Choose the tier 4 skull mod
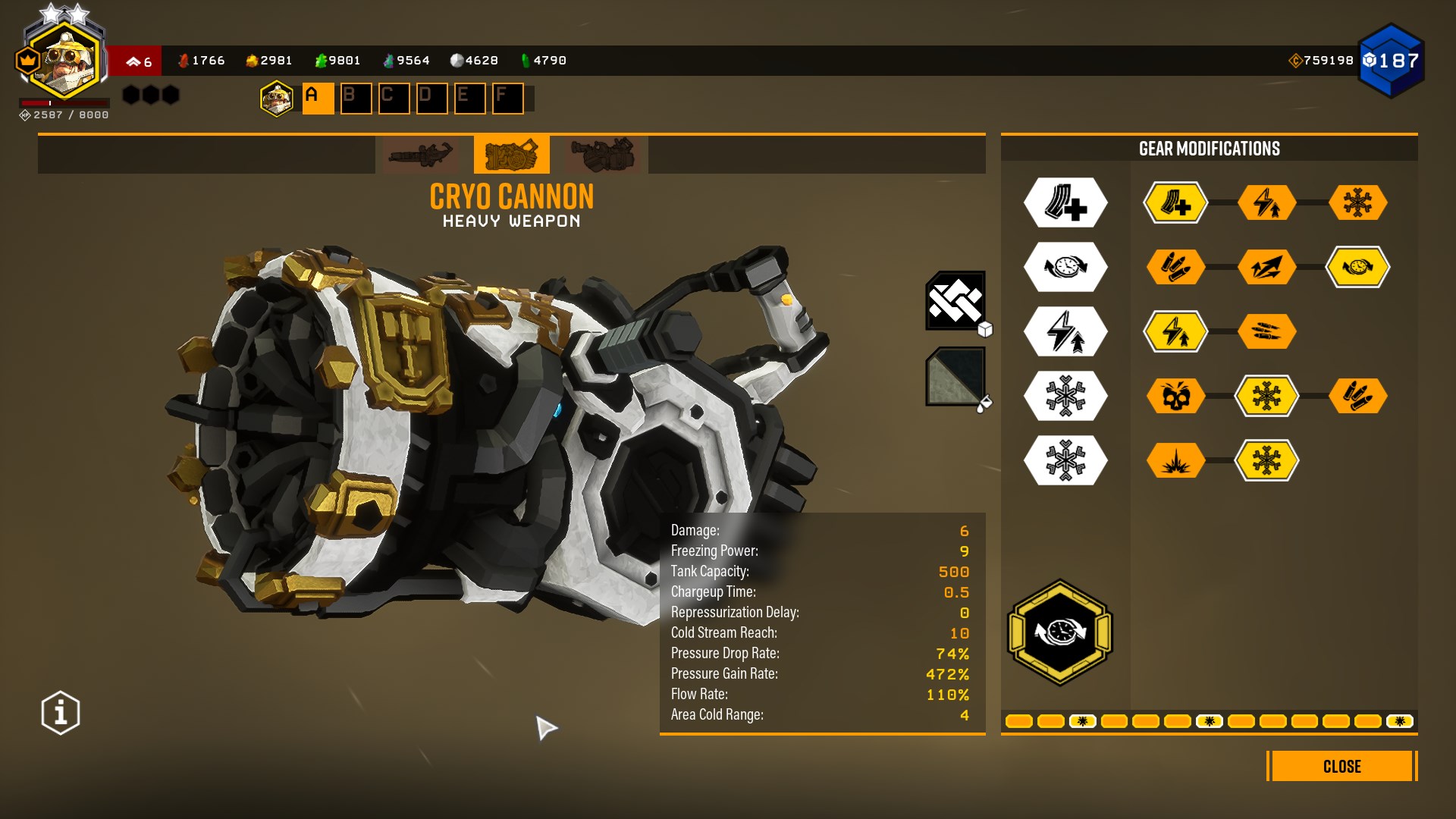 point(1175,396)
